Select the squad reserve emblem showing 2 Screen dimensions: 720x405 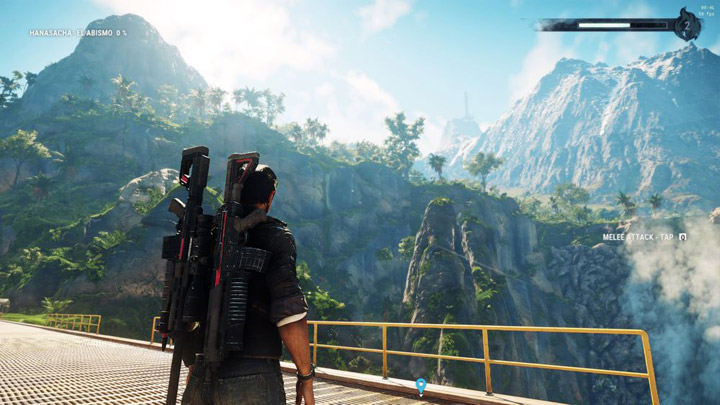[686, 25]
